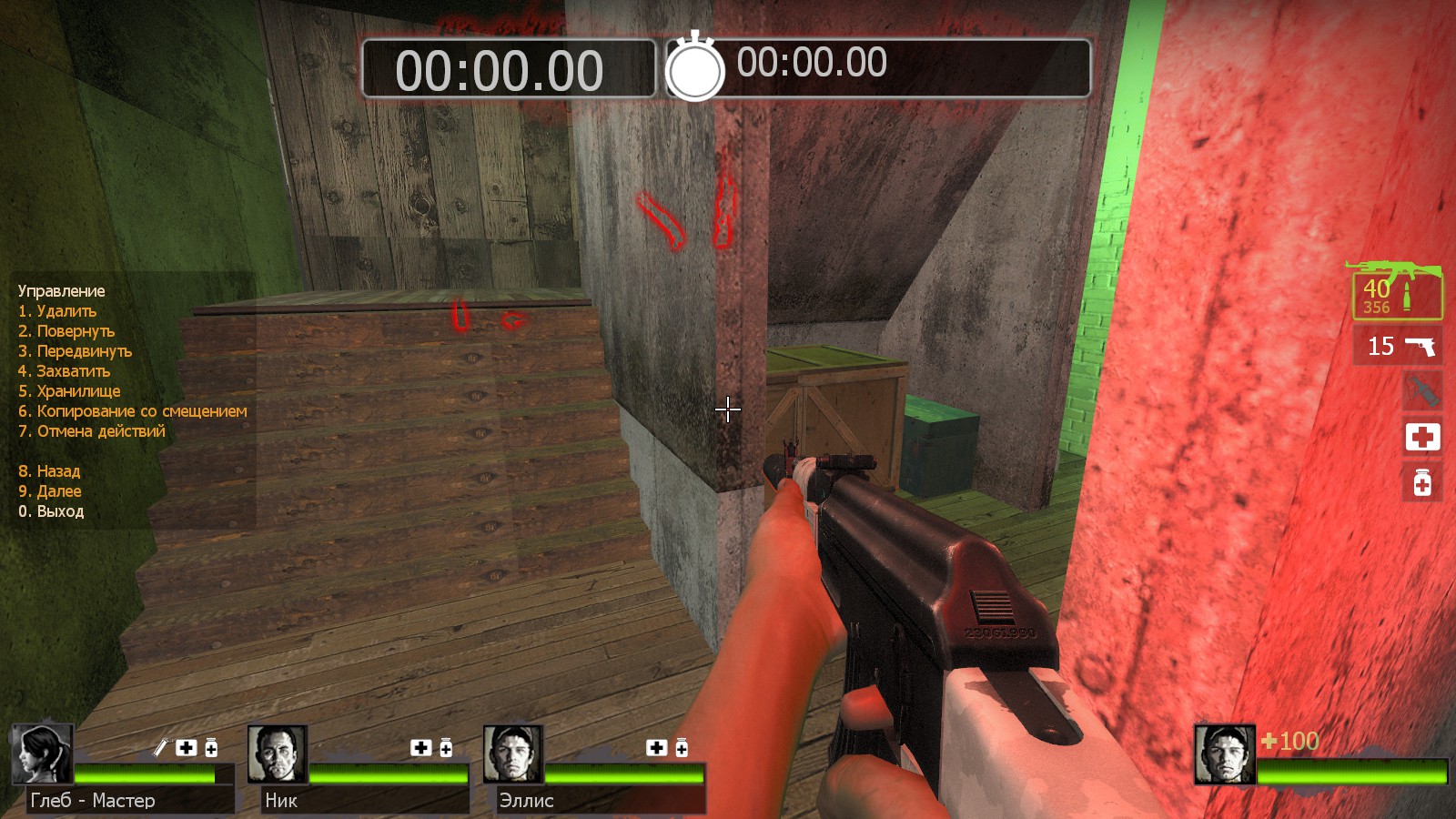Choose Отмена действий in the menu
The width and height of the screenshot is (1456, 819).
tap(92, 431)
